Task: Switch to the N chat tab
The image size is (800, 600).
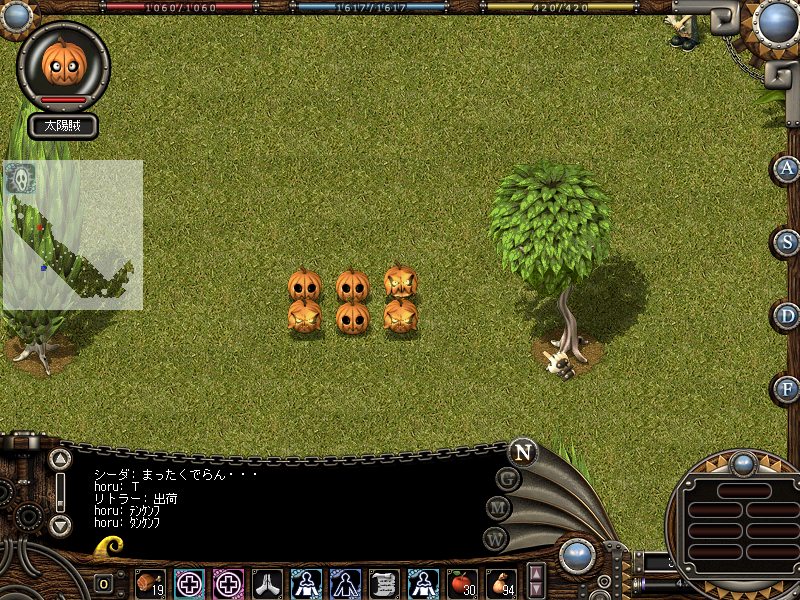Action: pyautogui.click(x=522, y=452)
